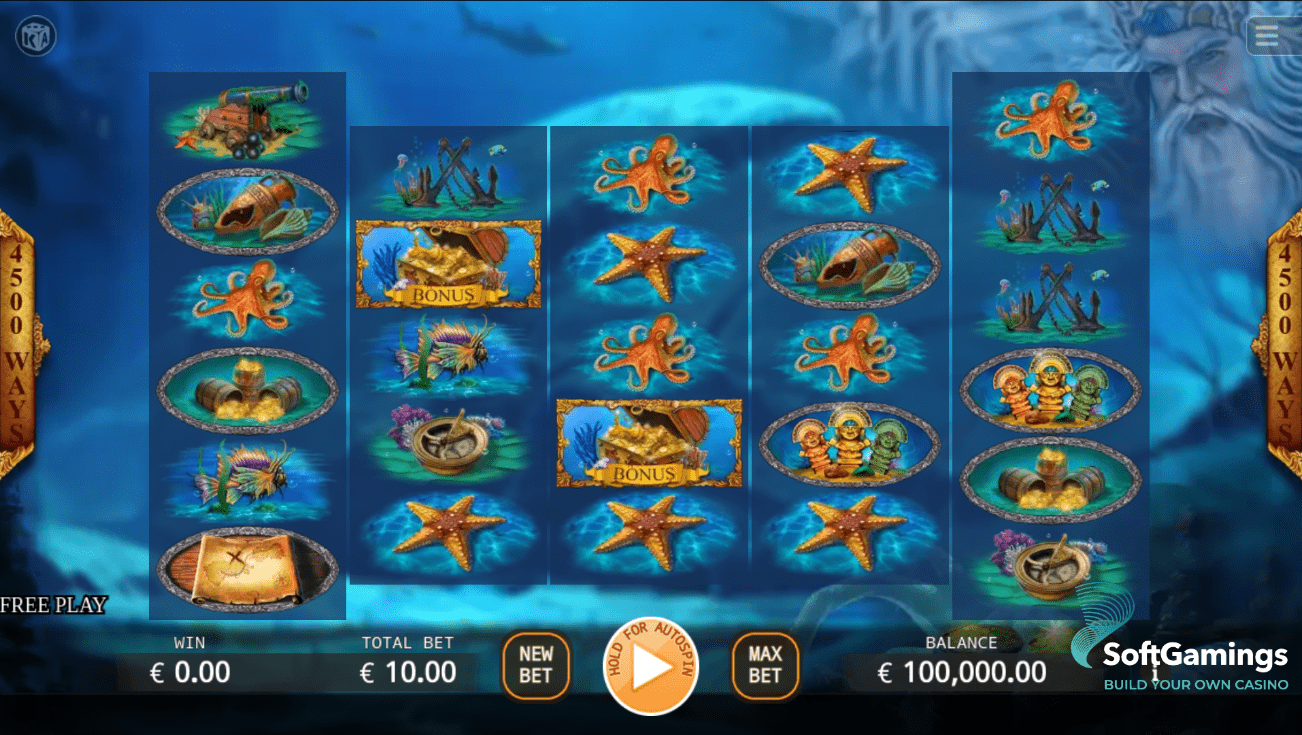
Task: Click the Total Bet amount display
Action: [409, 672]
